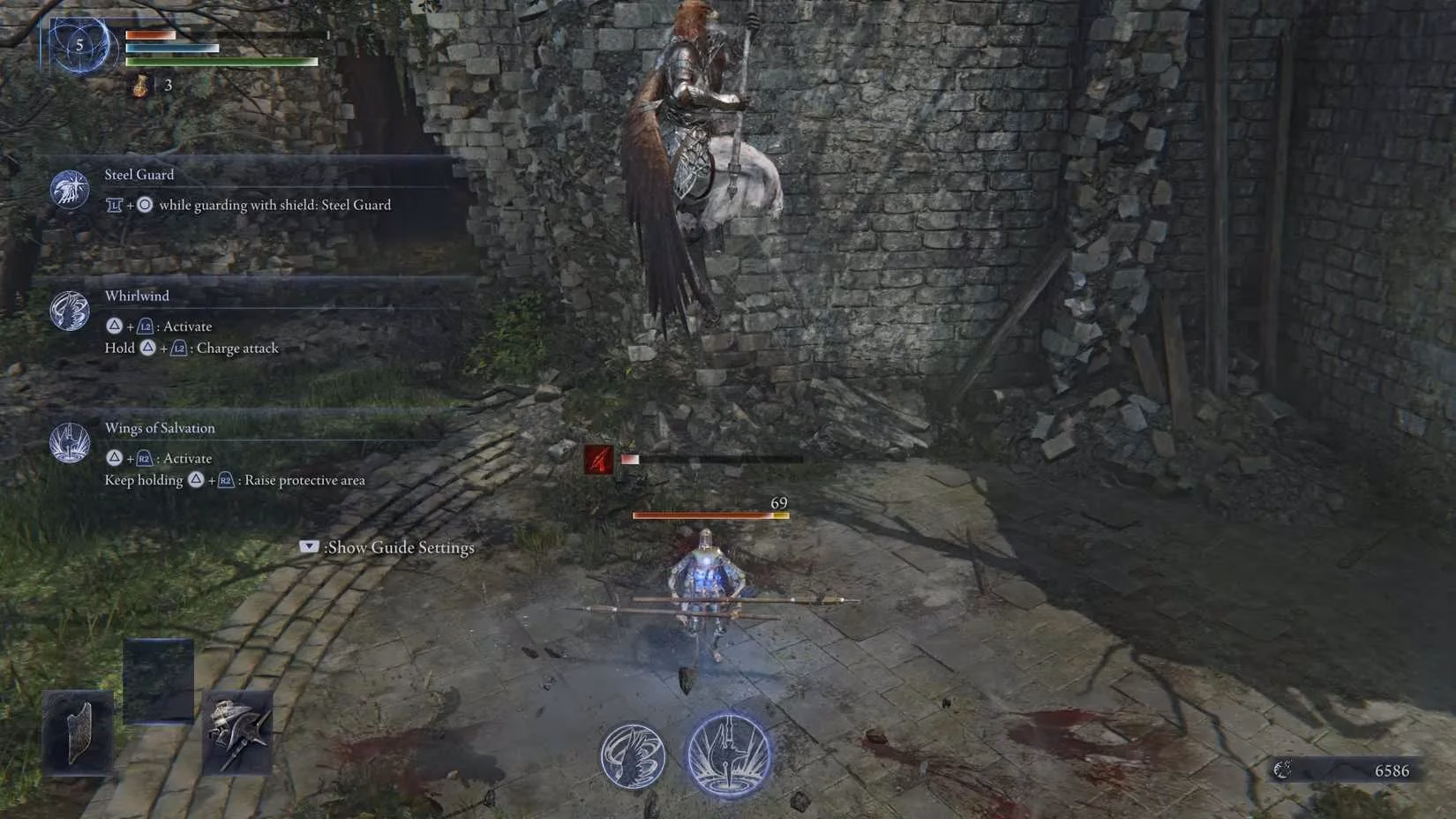Image resolution: width=1456 pixels, height=819 pixels.
Task: Select the shield slot in the equipment bar
Action: [78, 733]
